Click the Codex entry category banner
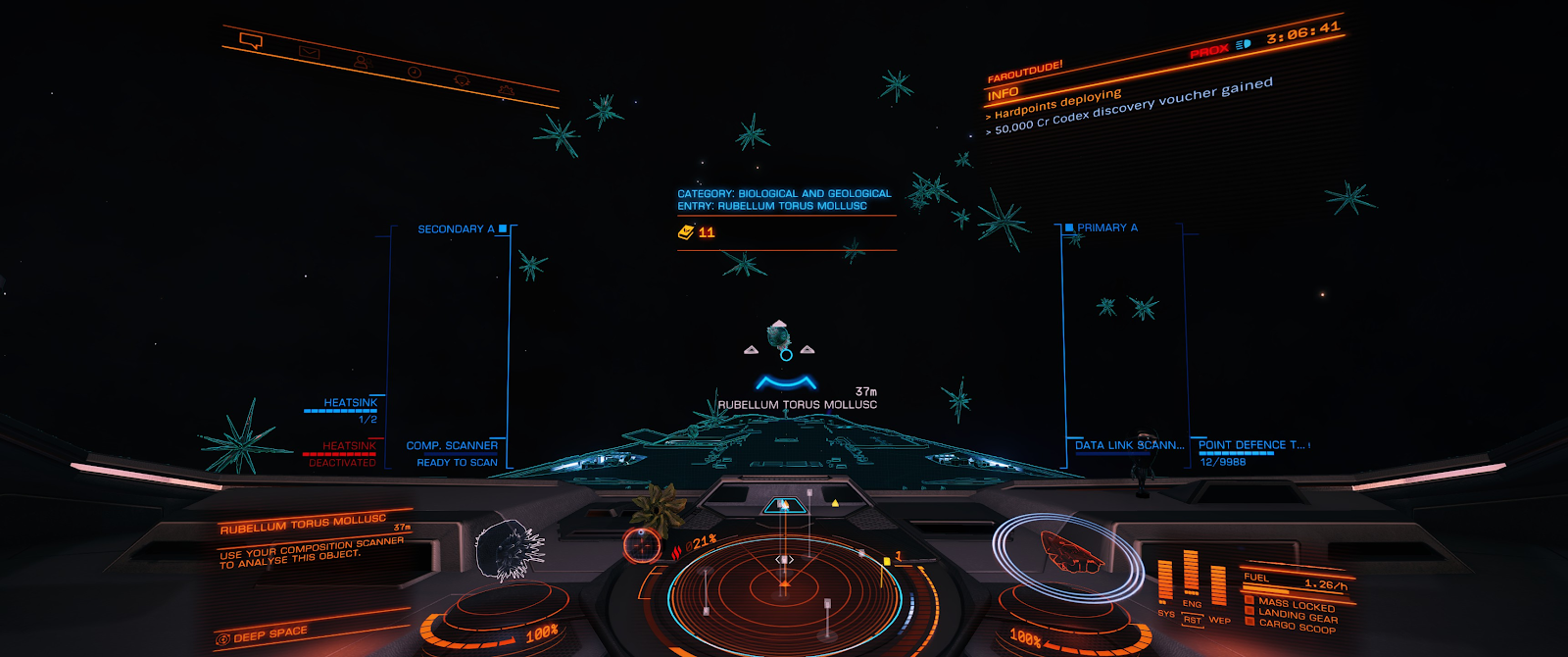The width and height of the screenshot is (1568, 657). (x=784, y=200)
